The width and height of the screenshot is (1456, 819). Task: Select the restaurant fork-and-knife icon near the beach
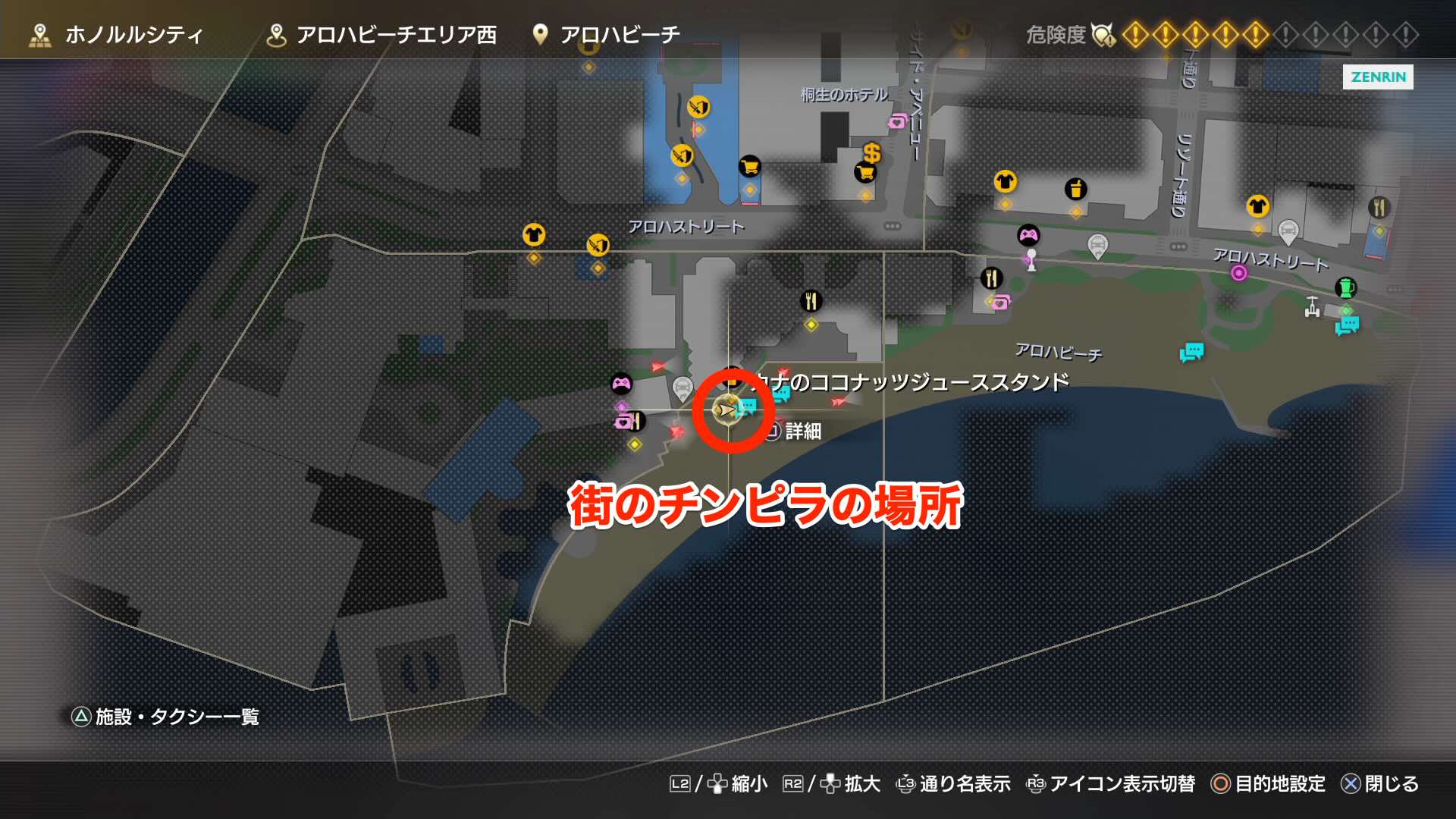[991, 278]
